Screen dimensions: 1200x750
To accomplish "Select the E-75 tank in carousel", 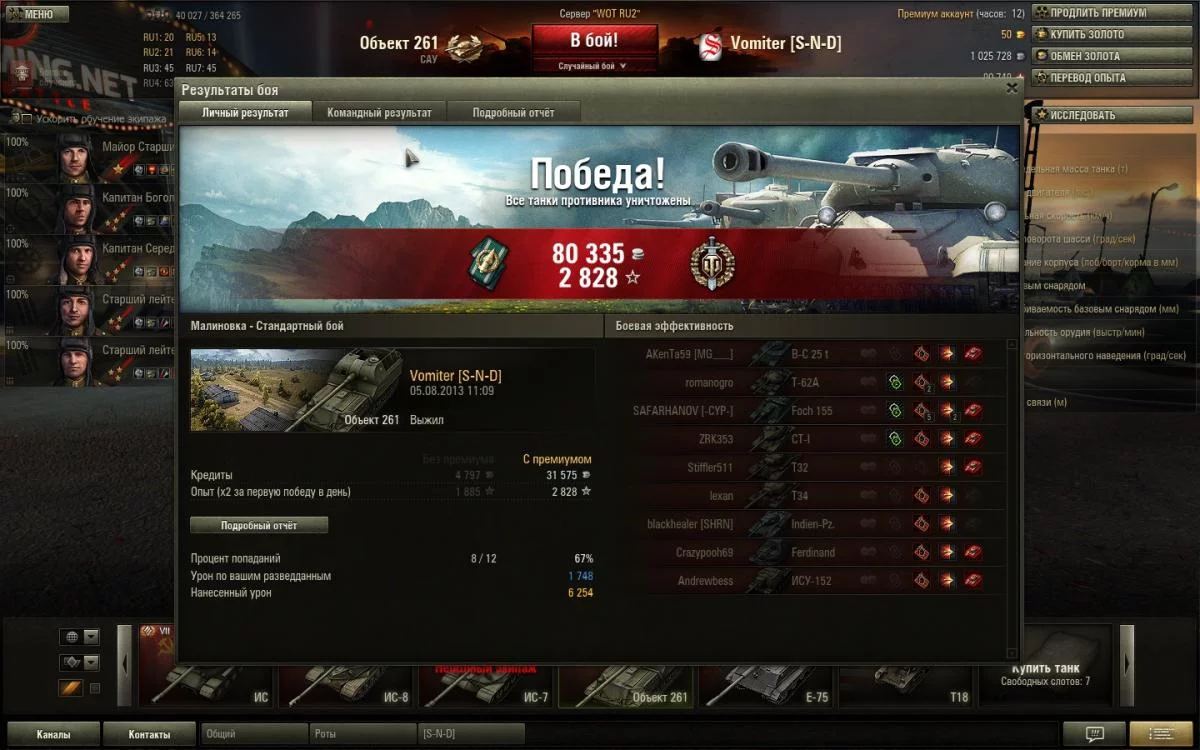I will (767, 680).
